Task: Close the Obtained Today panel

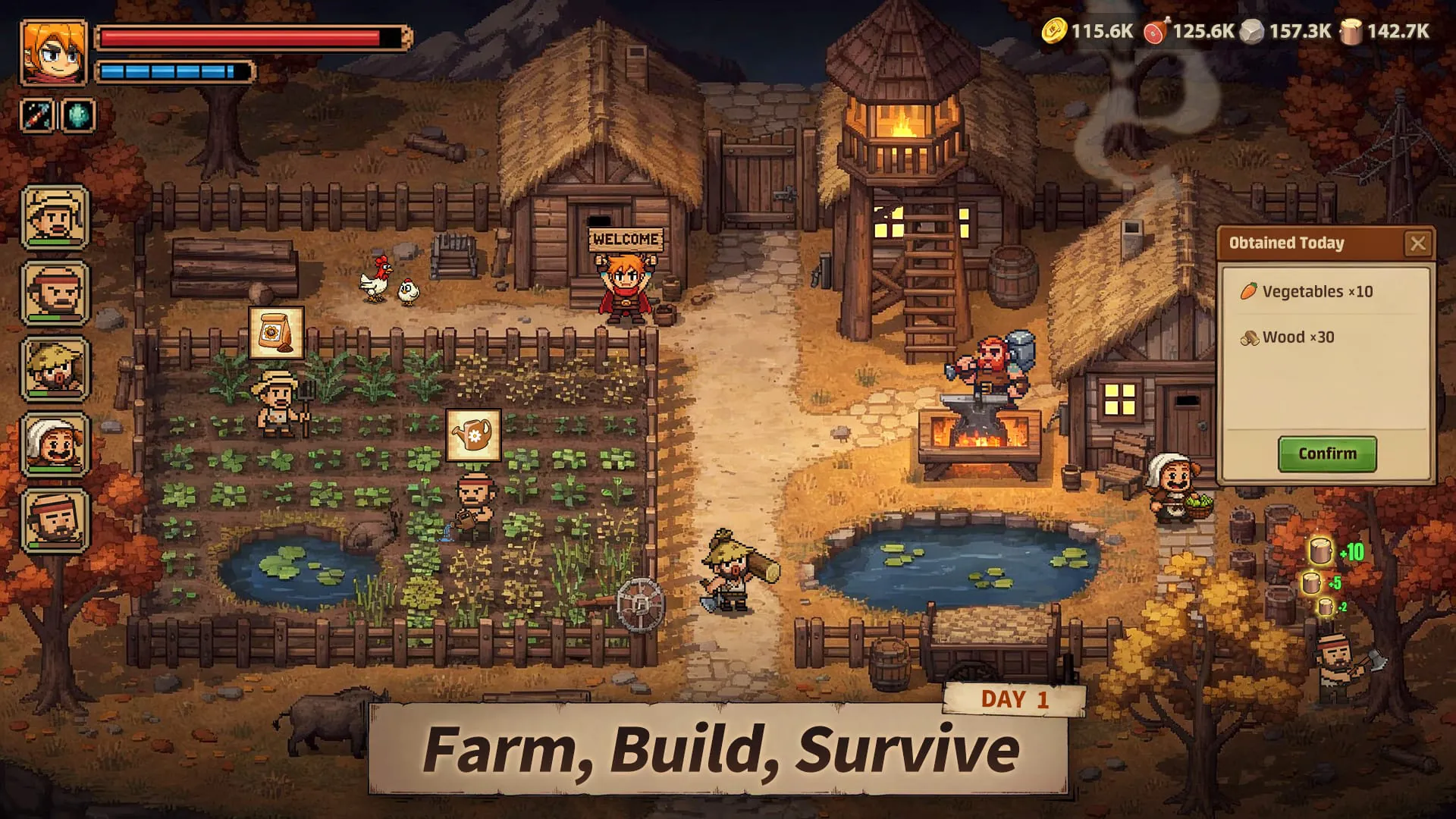Action: tap(1417, 243)
